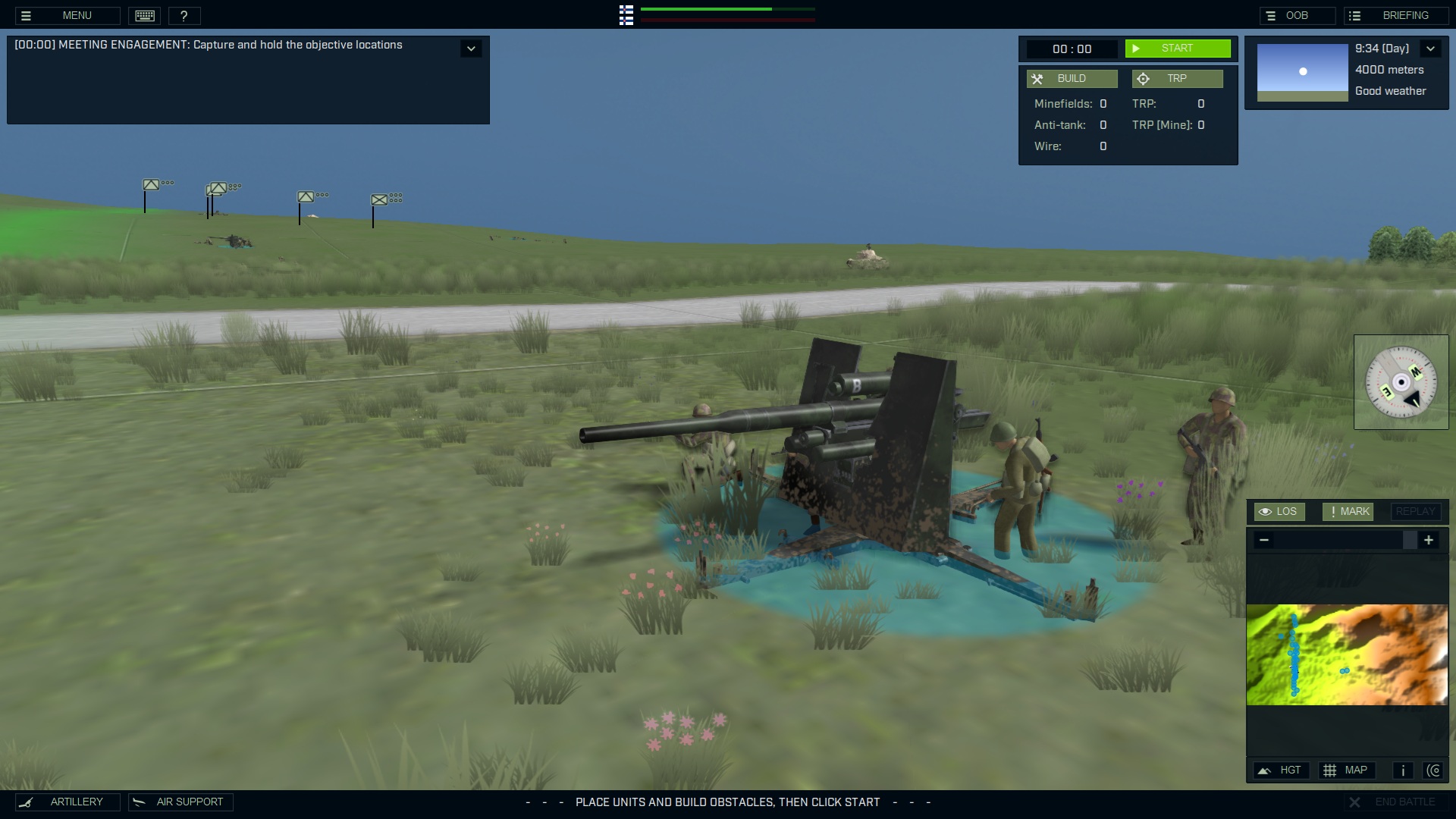Click the compass in the right side
Screen dimensions: 1456x819
pyautogui.click(x=1401, y=381)
